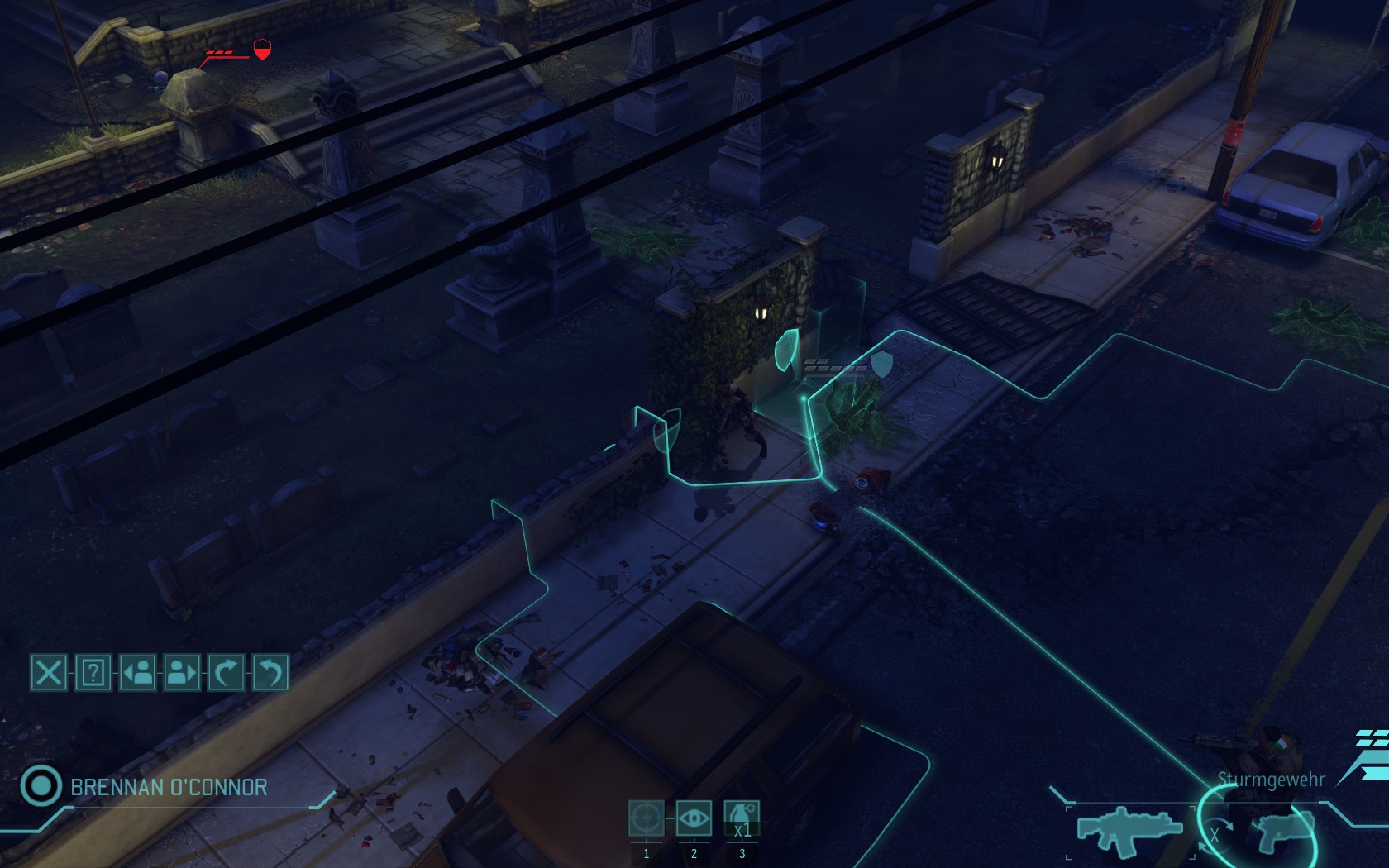Rotate the camera with the counter-clockwise arrow
The image size is (1389, 868).
pos(270,672)
